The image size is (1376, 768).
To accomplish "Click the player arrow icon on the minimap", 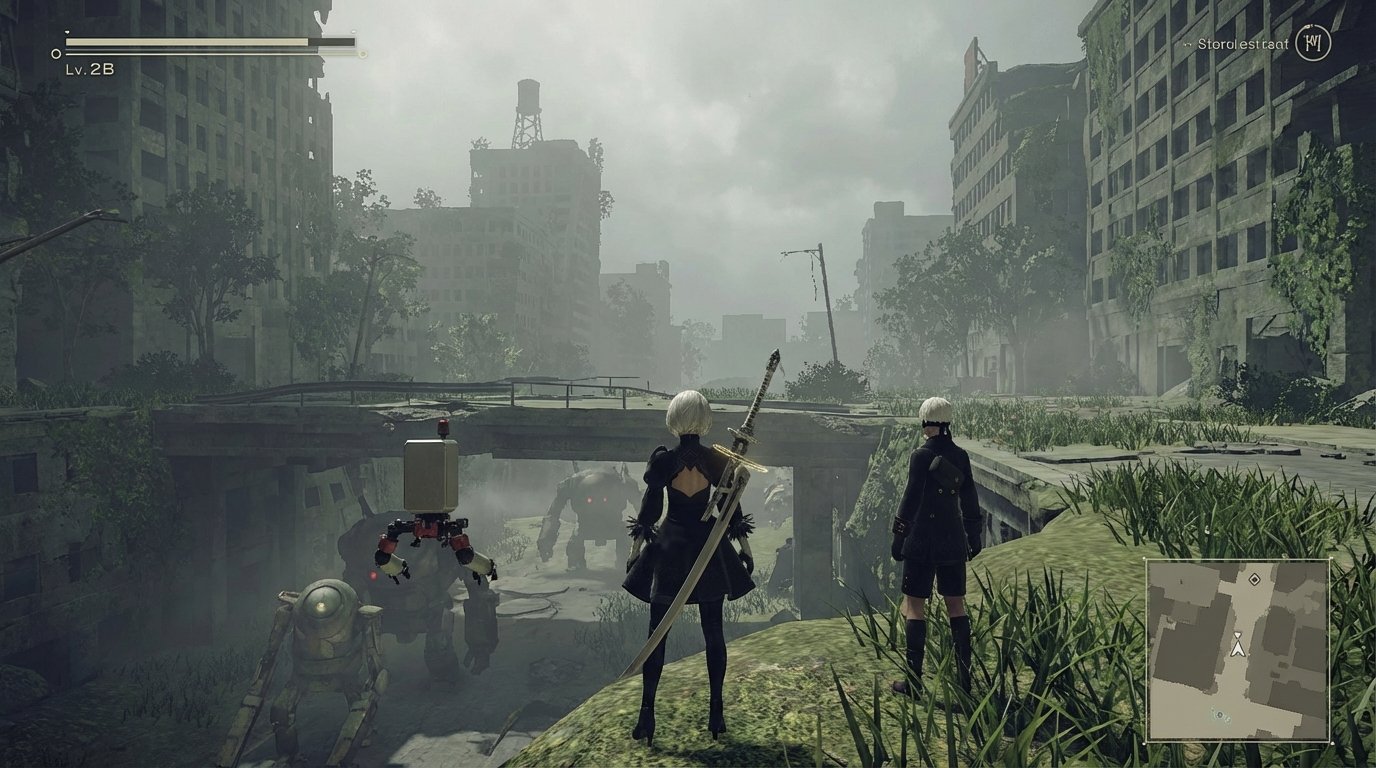I will coord(1239,649).
